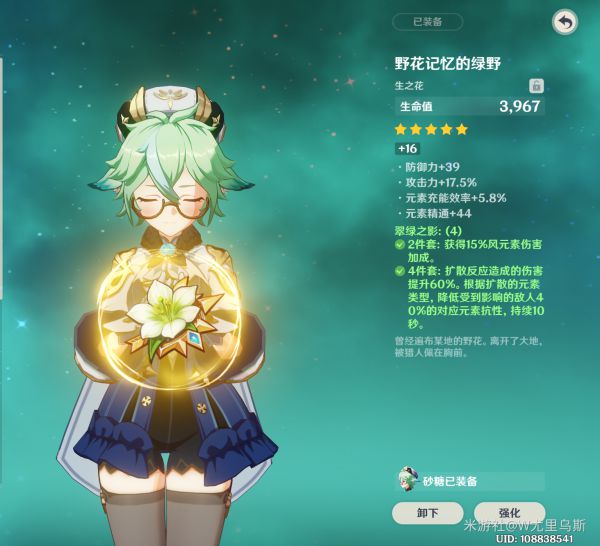Enhance the artifact with 强化
Image resolution: width=600 pixels, height=546 pixels.
[x=509, y=513]
